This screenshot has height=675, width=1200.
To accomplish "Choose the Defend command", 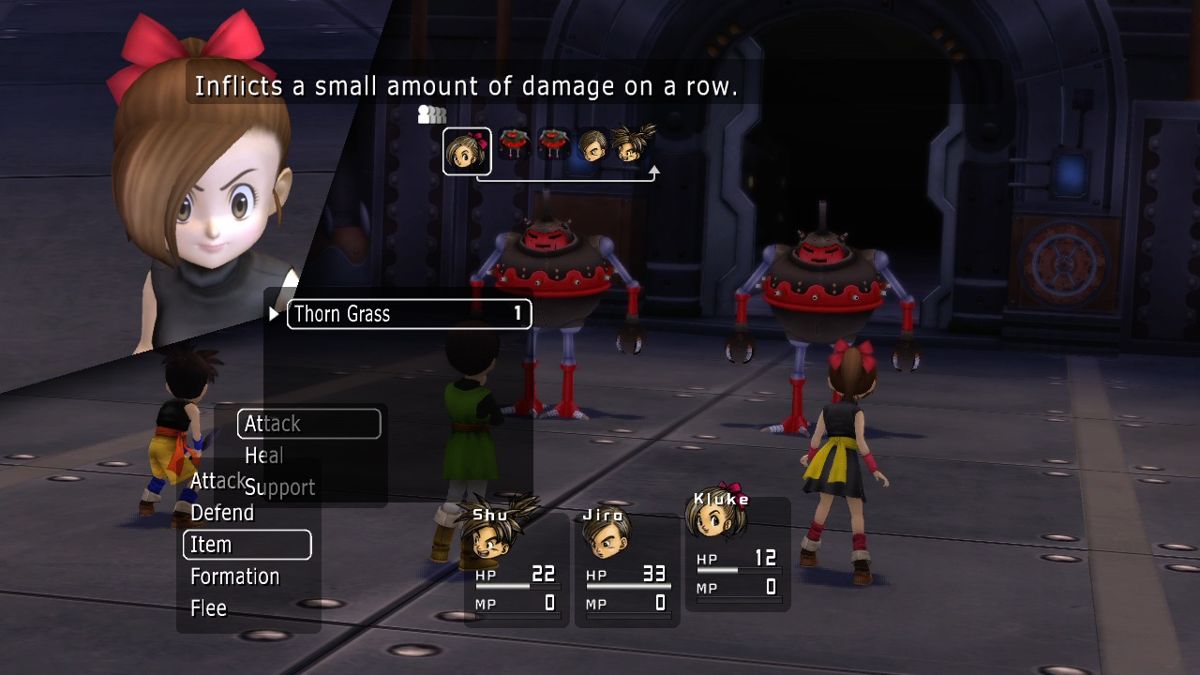I will tap(222, 513).
